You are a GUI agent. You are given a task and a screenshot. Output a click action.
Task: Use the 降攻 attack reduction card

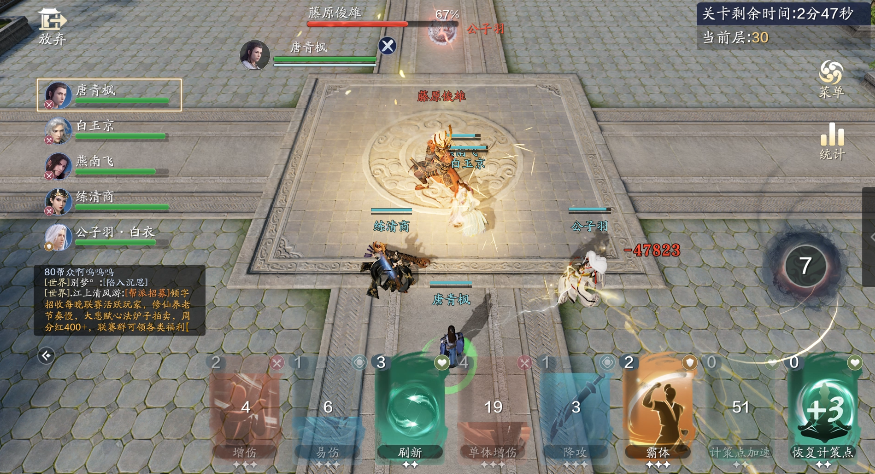[575, 407]
